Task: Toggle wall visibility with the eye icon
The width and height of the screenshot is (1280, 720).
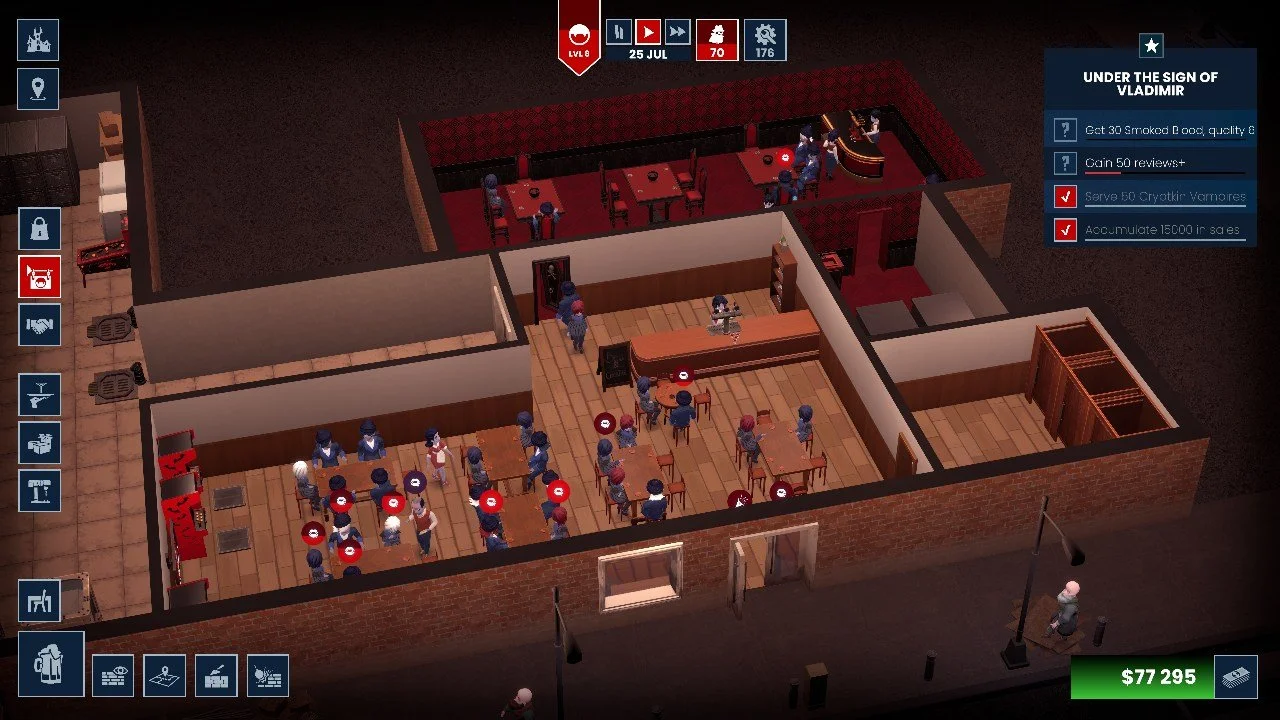Action: [x=113, y=676]
